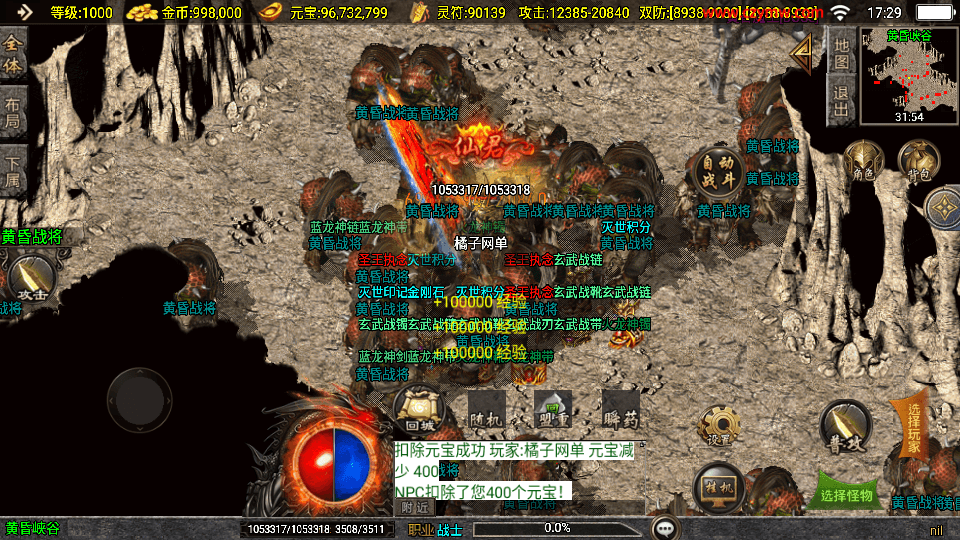This screenshot has height=540, width=960.
Task: Toggle 自动战斗 auto battle
Action: pos(717,171)
